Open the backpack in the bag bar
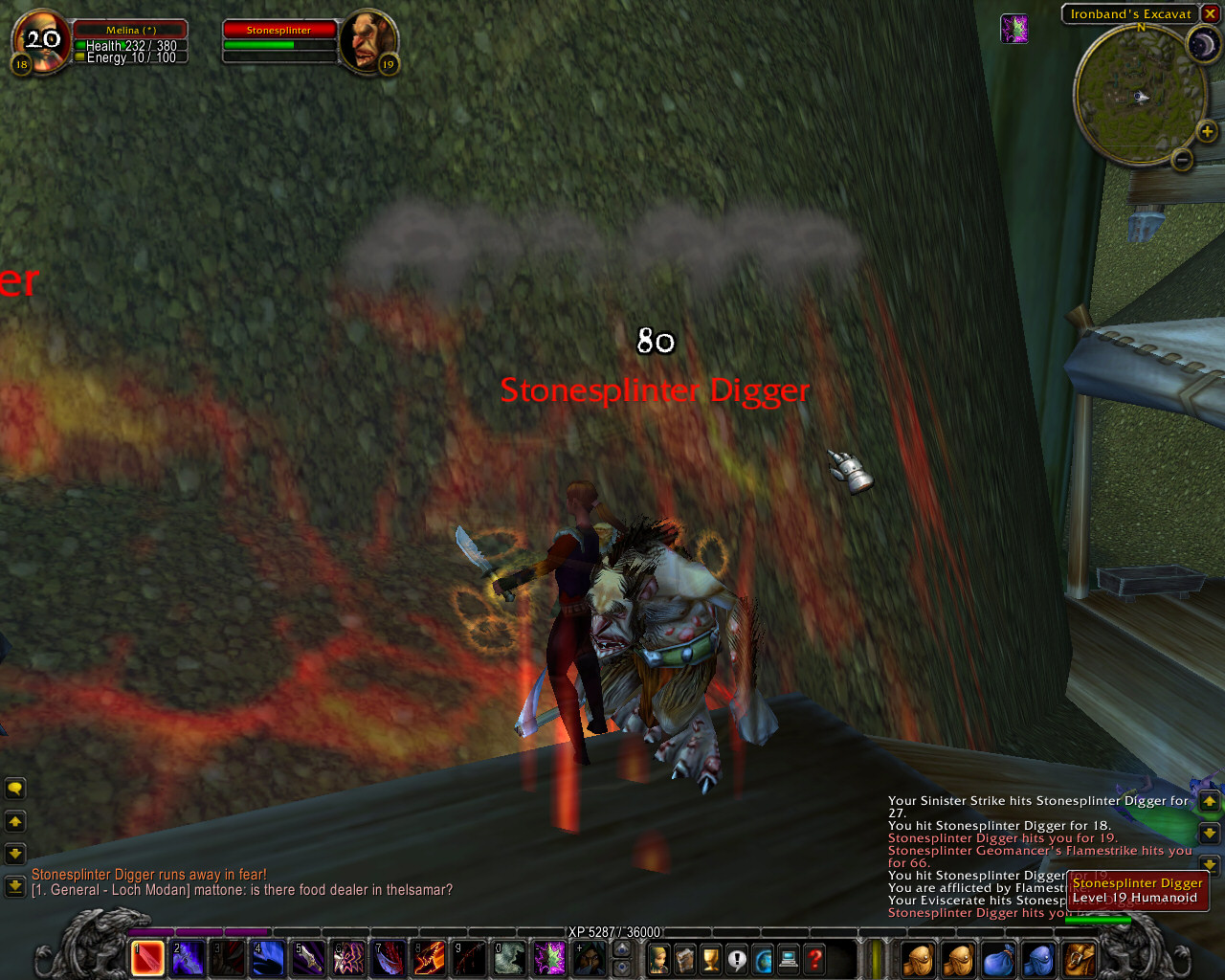This screenshot has height=980, width=1225. (1077, 957)
